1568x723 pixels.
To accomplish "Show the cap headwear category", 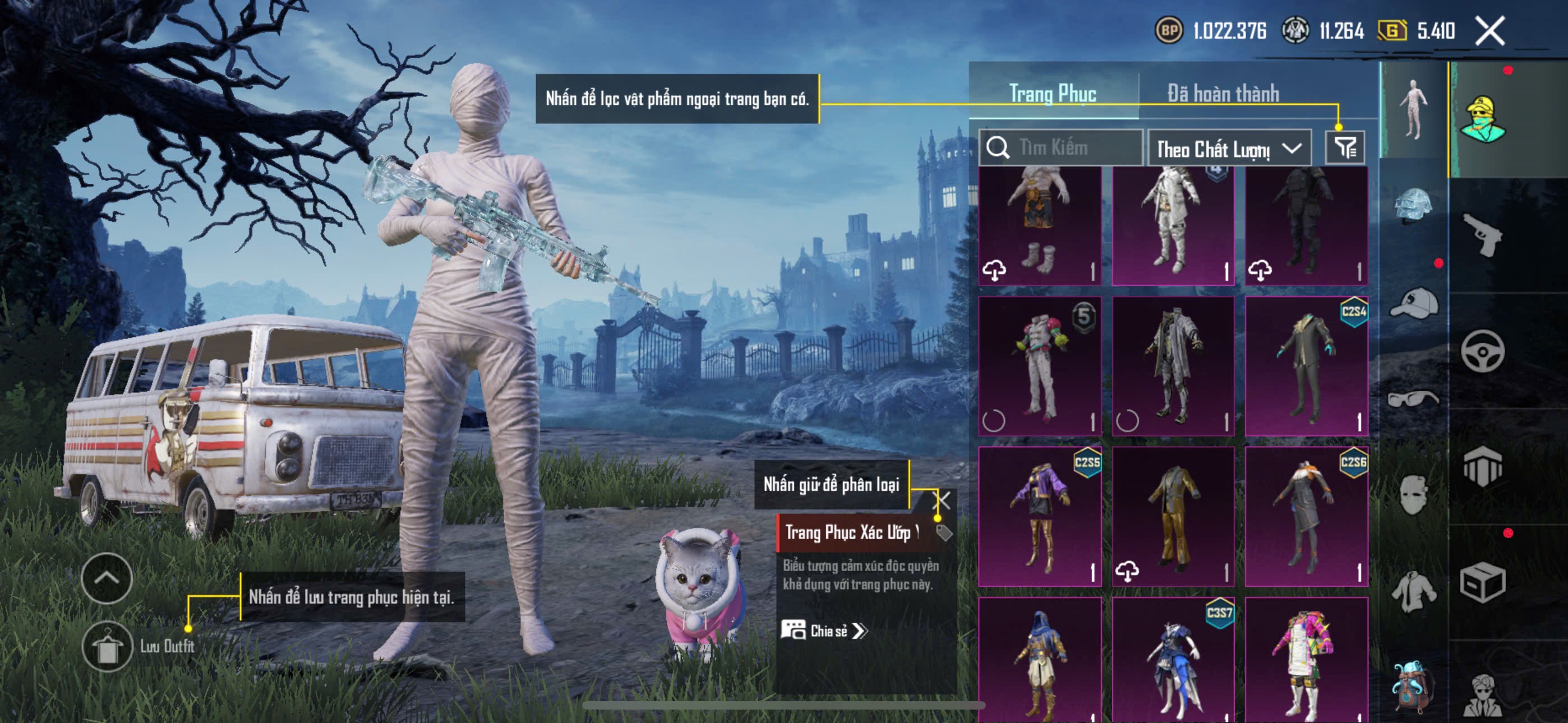I will 1413,303.
